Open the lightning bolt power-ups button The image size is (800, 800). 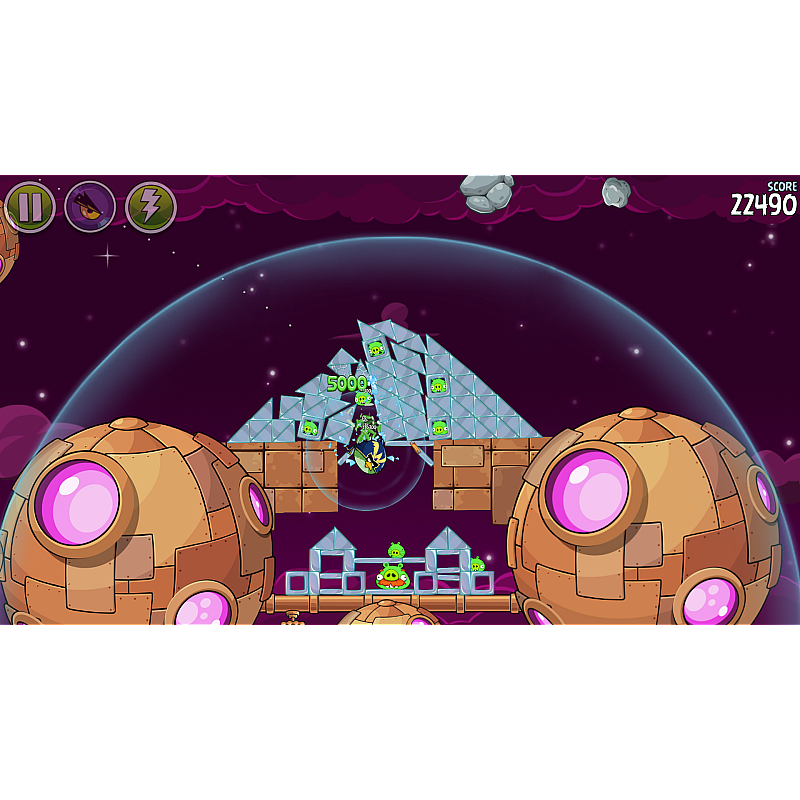151,207
